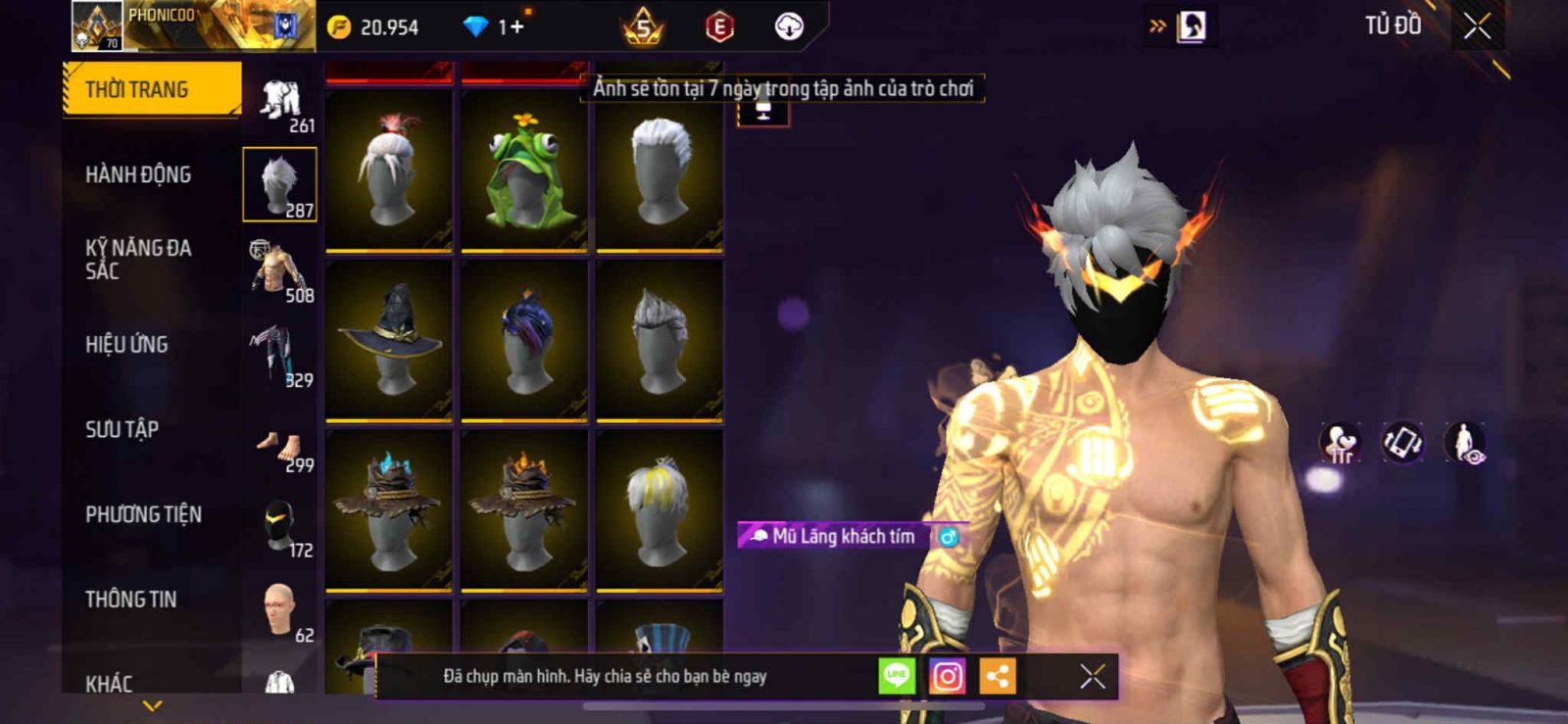
Task: Share screenshot via LINE
Action: [x=896, y=676]
